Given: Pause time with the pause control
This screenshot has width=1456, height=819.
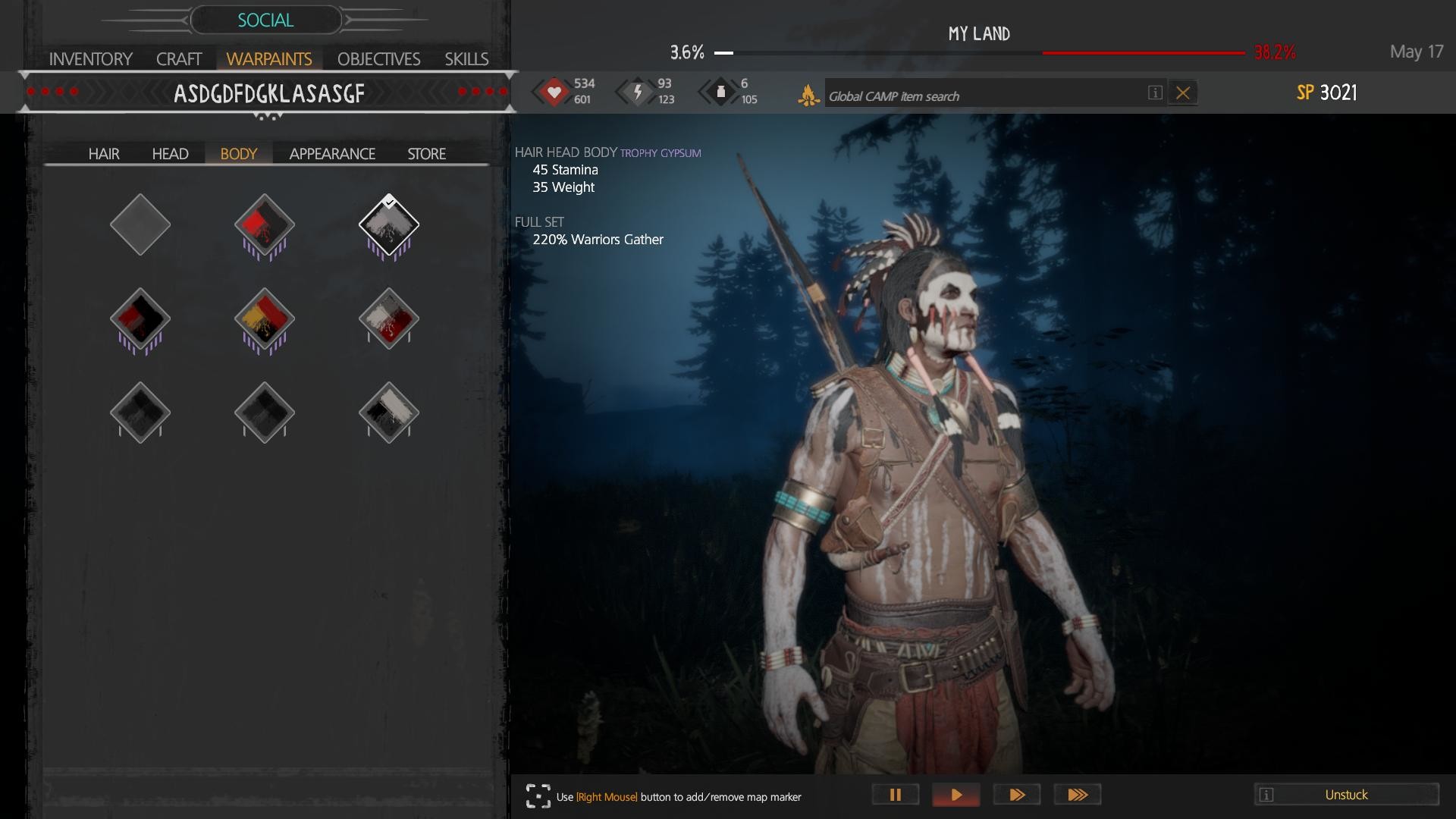Looking at the screenshot, I should 895,794.
